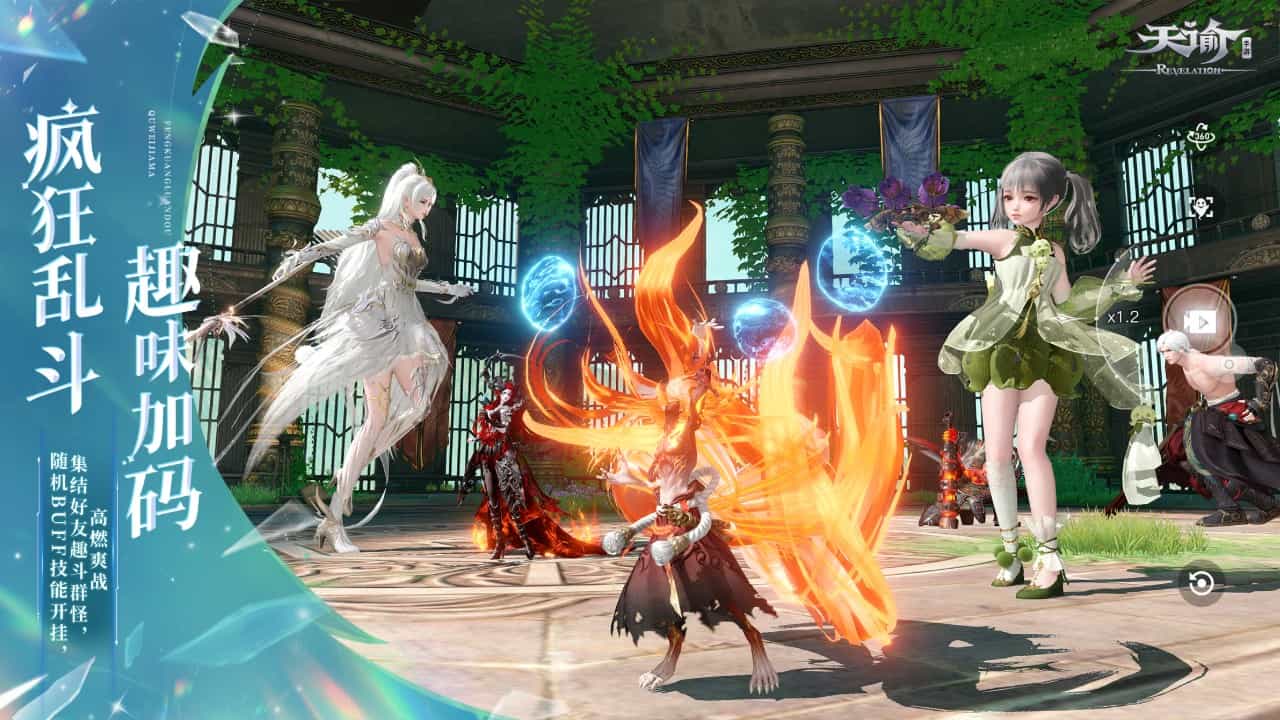
Task: Start recording with the video camera button
Action: [1200, 321]
